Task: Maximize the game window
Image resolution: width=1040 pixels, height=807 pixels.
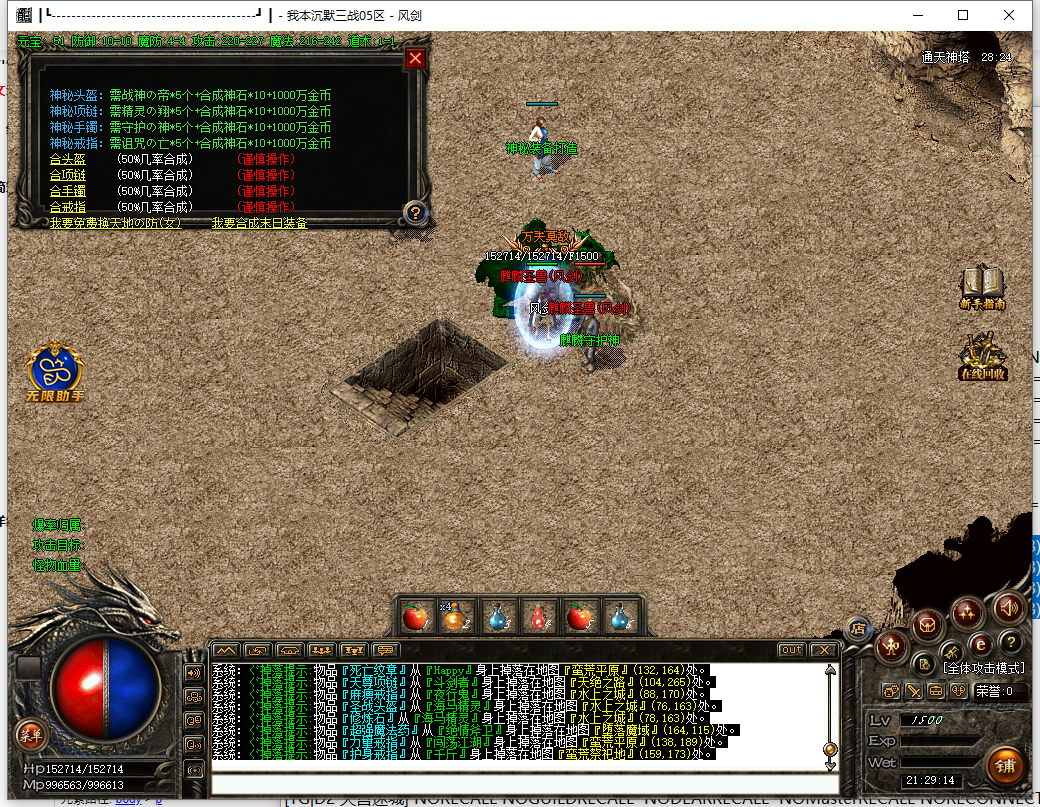Action: 963,15
